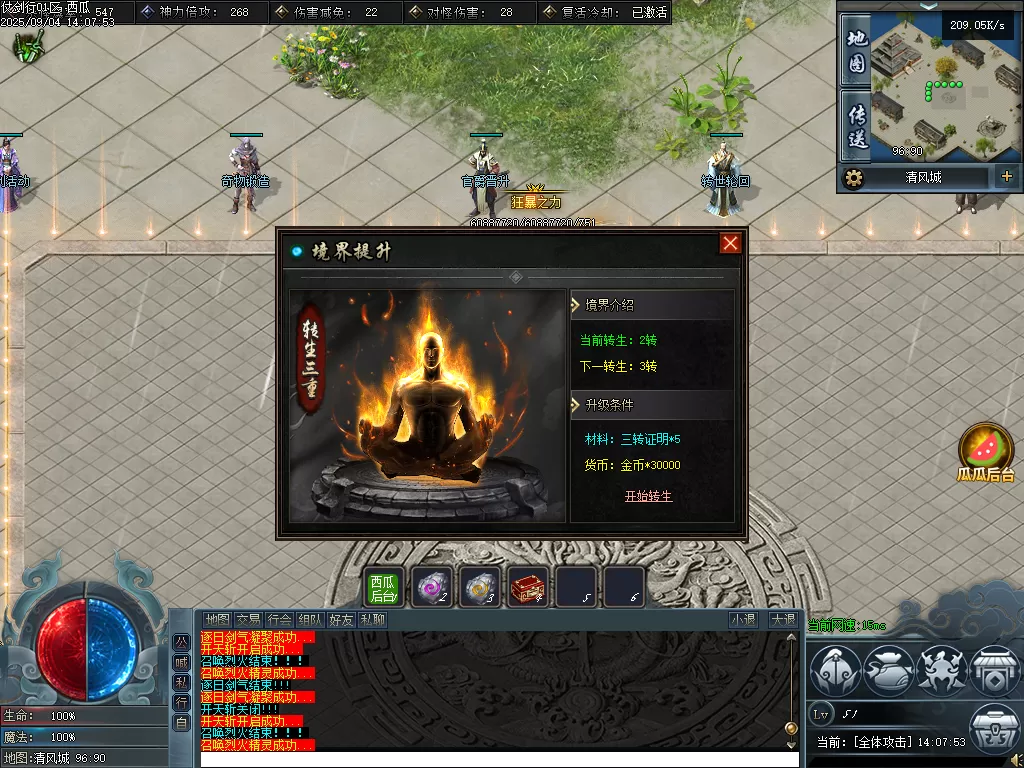1024x768 pixels.
Task: Click the chat text input field
Action: pos(500,759)
